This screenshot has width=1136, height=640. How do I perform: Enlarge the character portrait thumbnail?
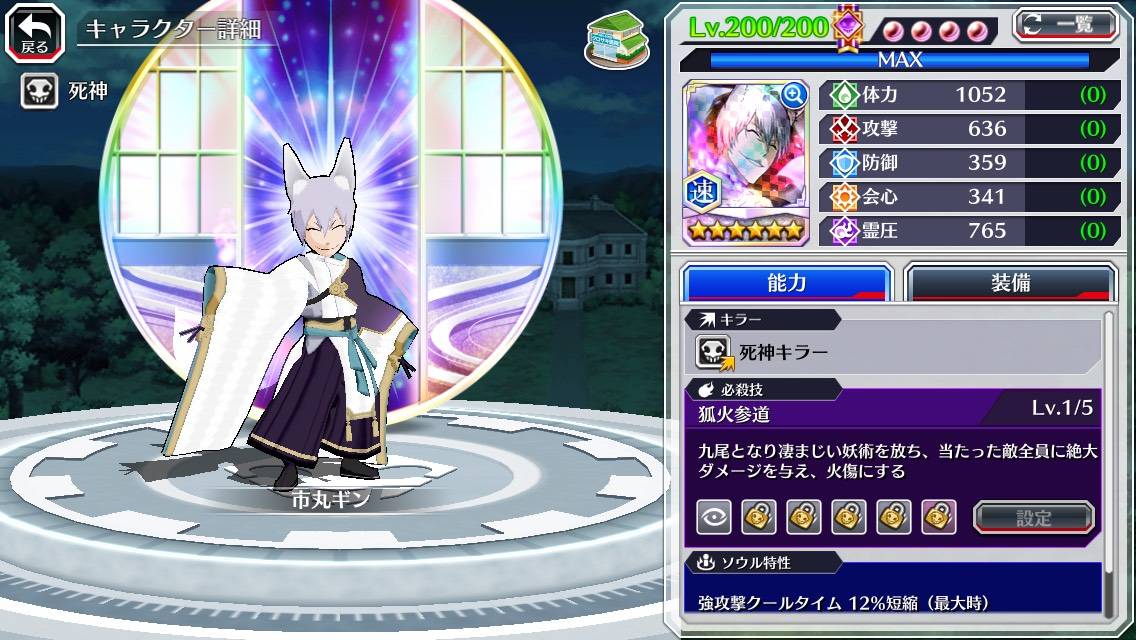point(794,95)
